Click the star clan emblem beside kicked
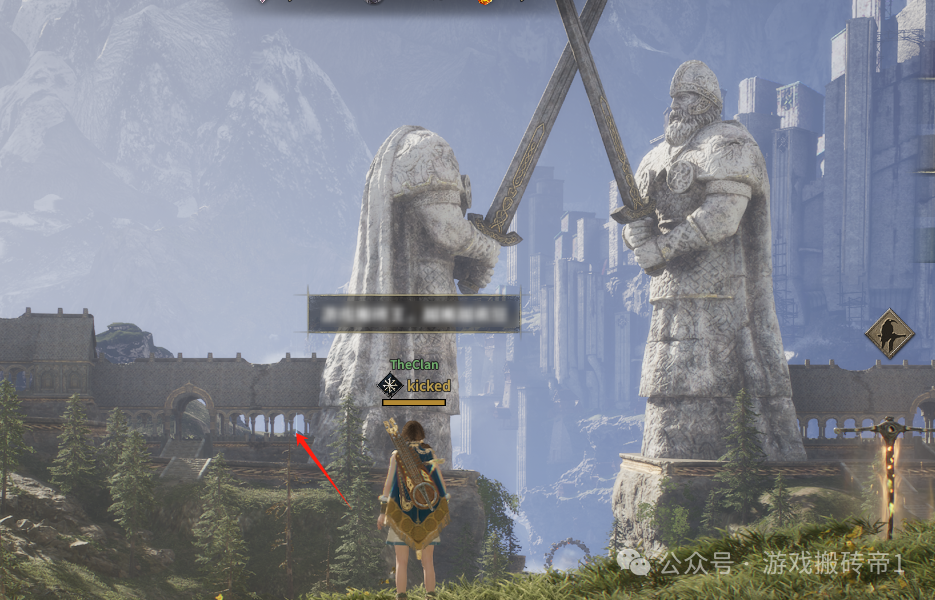The image size is (935, 600). pyautogui.click(x=390, y=386)
